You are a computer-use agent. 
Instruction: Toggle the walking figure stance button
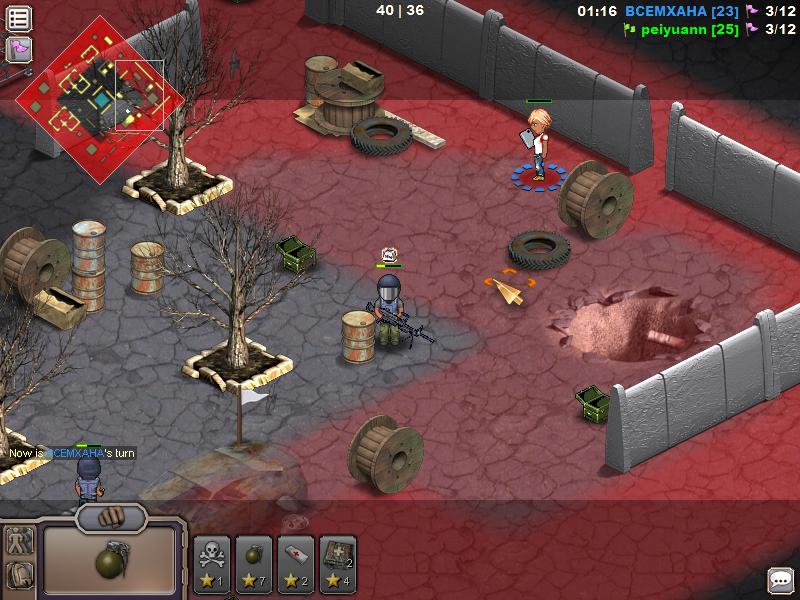(x=19, y=542)
